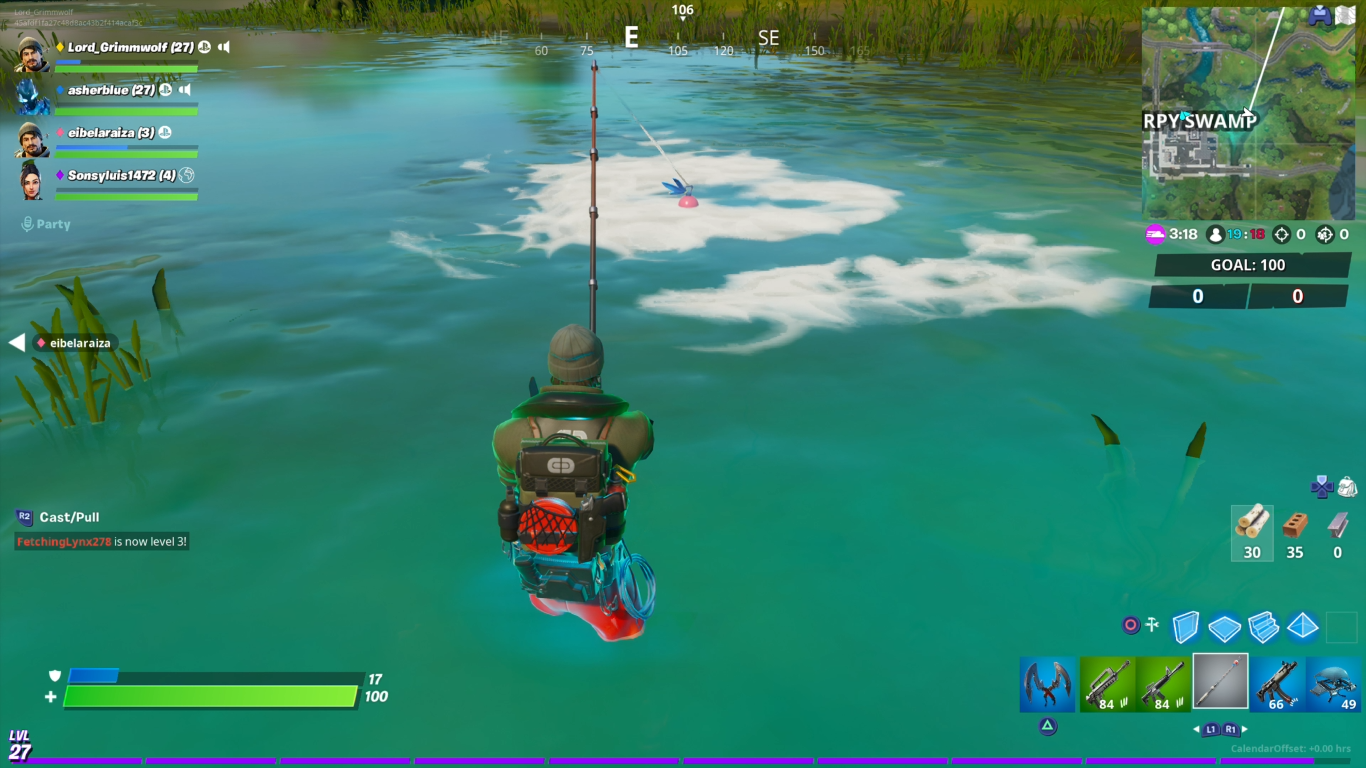Image resolution: width=1366 pixels, height=768 pixels.
Task: Toggle the Party voice chat microphone
Action: 28,224
